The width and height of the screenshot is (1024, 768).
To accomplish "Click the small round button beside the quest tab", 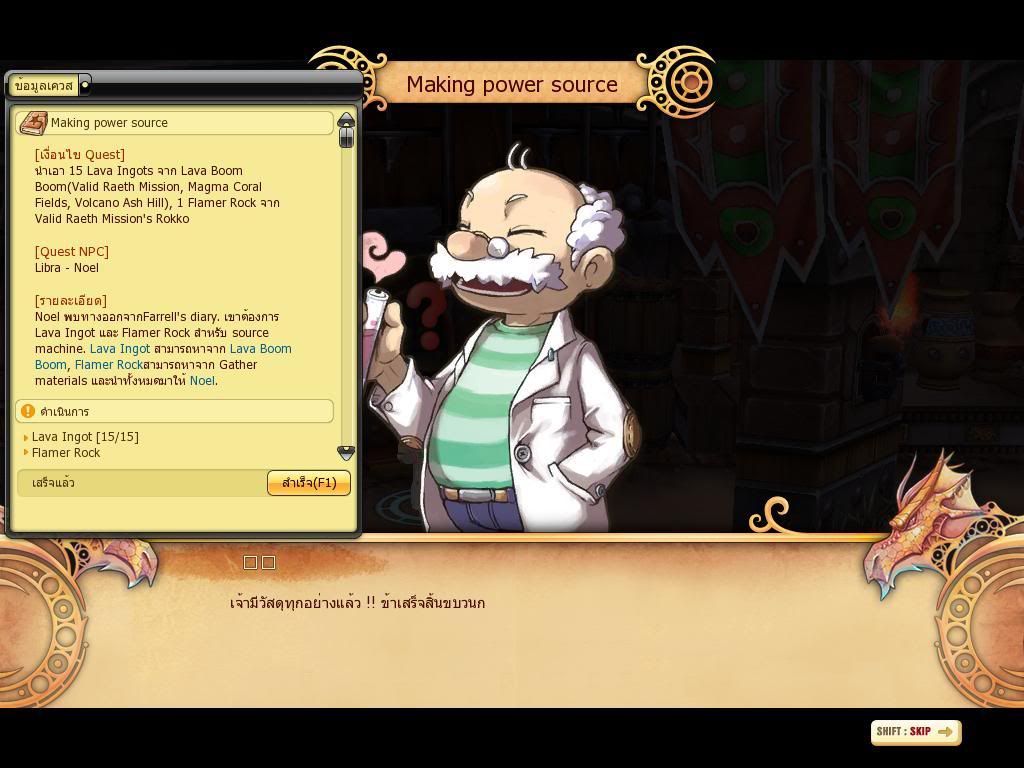I will click(x=85, y=86).
